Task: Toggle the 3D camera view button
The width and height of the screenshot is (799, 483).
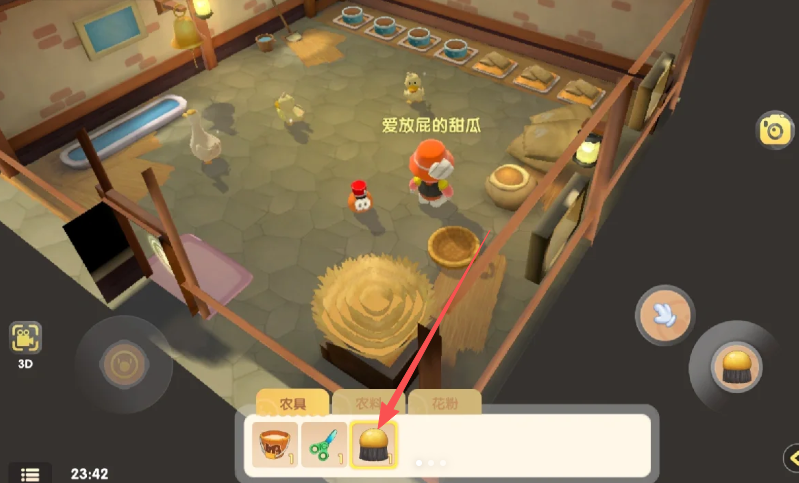Action: [25, 342]
